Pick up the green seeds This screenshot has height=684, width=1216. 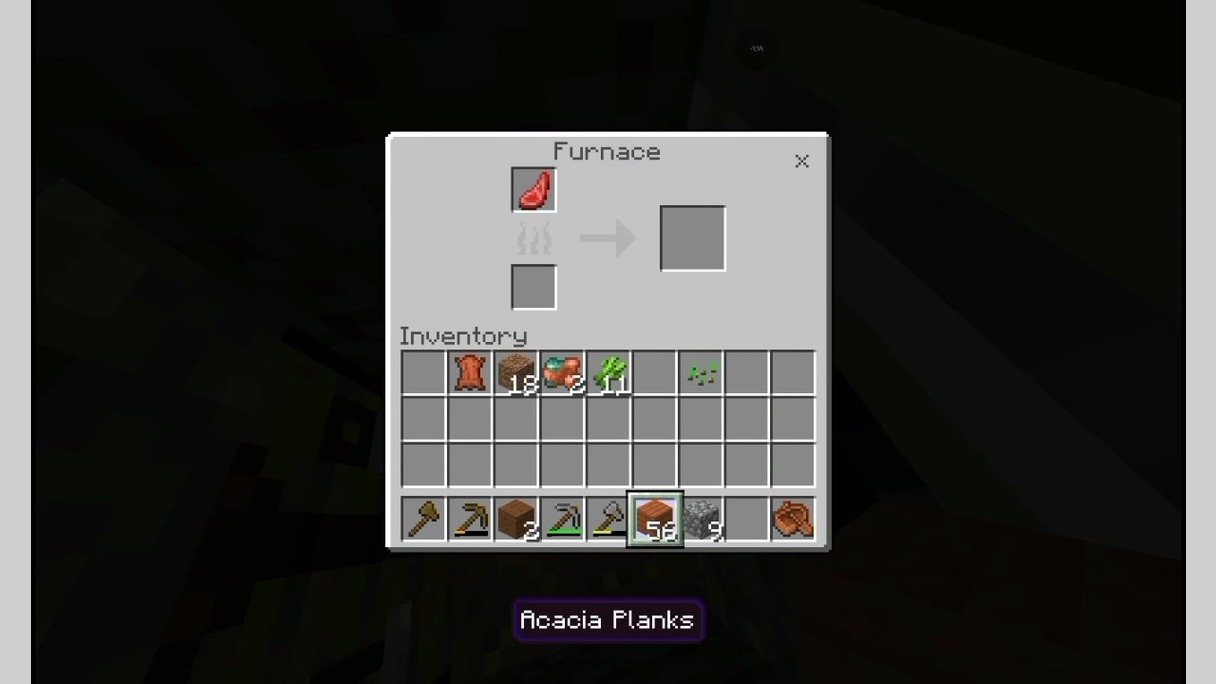click(701, 373)
